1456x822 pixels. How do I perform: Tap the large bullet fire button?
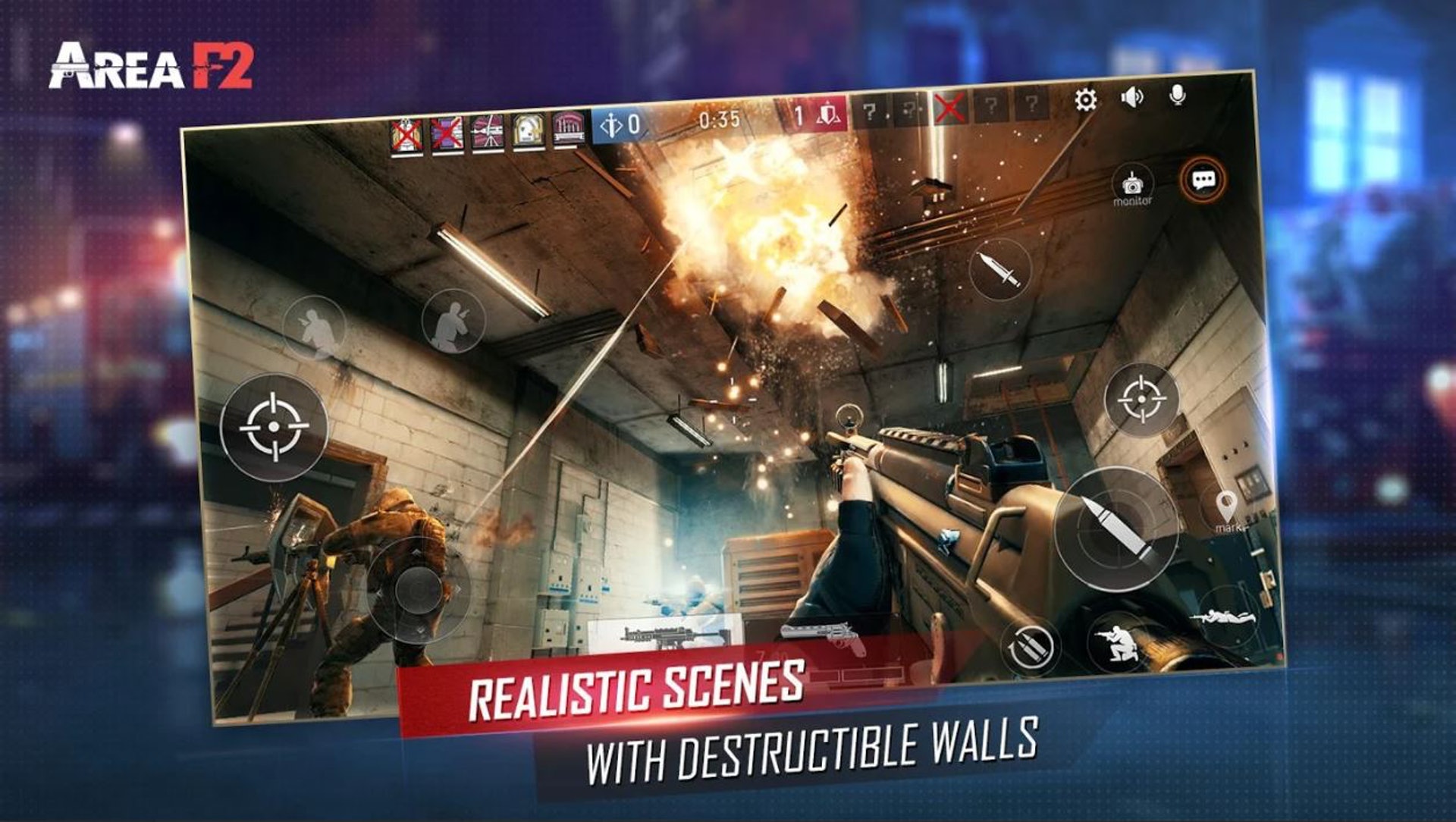coord(1116,529)
